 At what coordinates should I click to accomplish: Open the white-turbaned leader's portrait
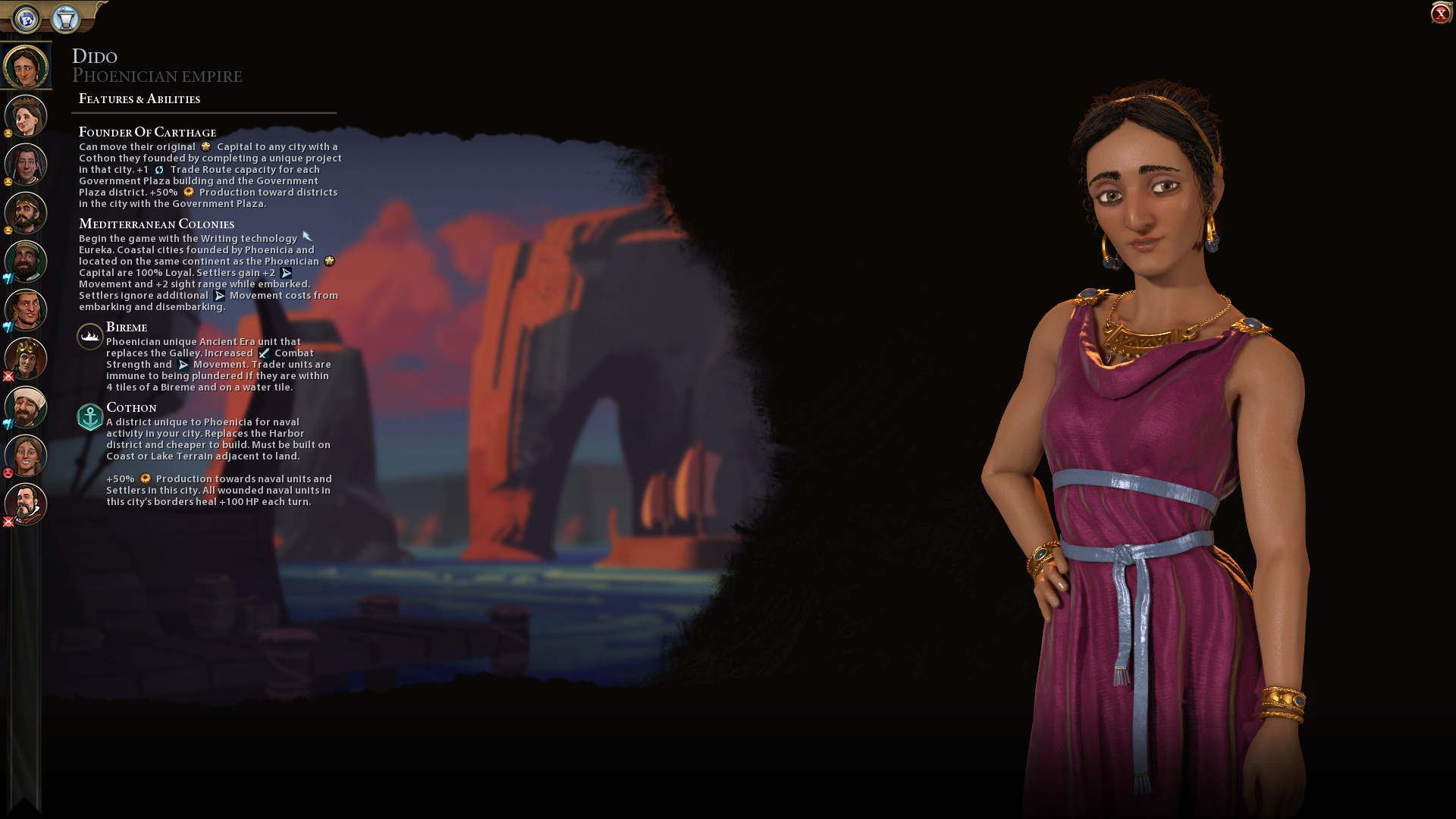[26, 407]
